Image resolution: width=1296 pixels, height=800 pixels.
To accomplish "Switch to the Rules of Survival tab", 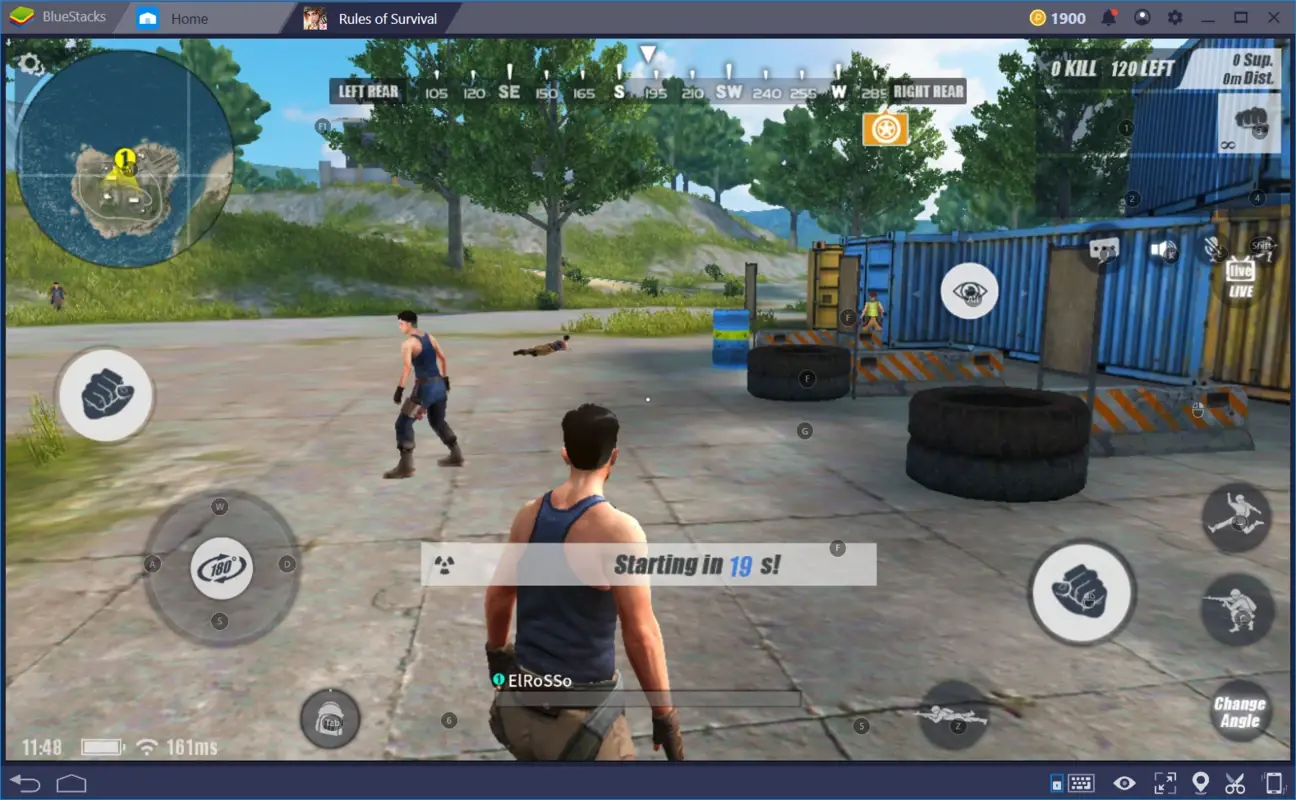I will (x=390, y=17).
